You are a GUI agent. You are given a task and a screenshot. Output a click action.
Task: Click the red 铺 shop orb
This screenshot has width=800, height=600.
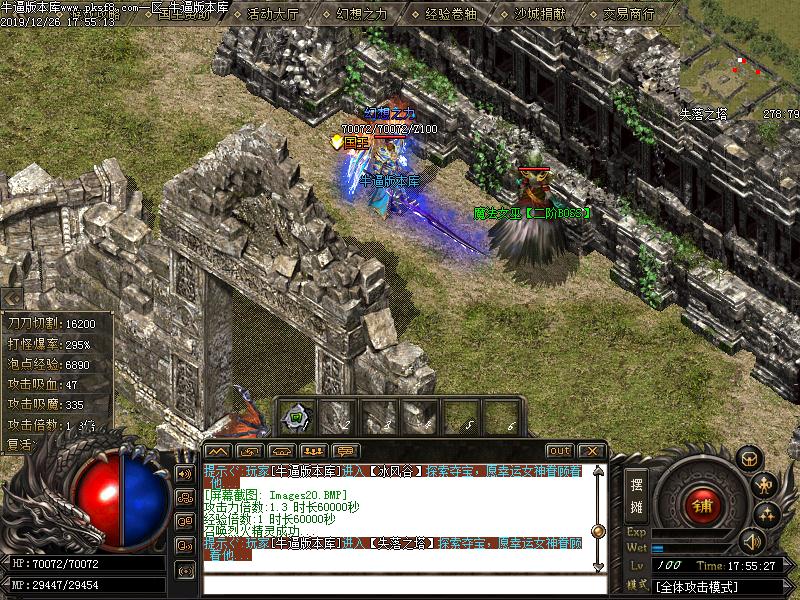pos(702,503)
